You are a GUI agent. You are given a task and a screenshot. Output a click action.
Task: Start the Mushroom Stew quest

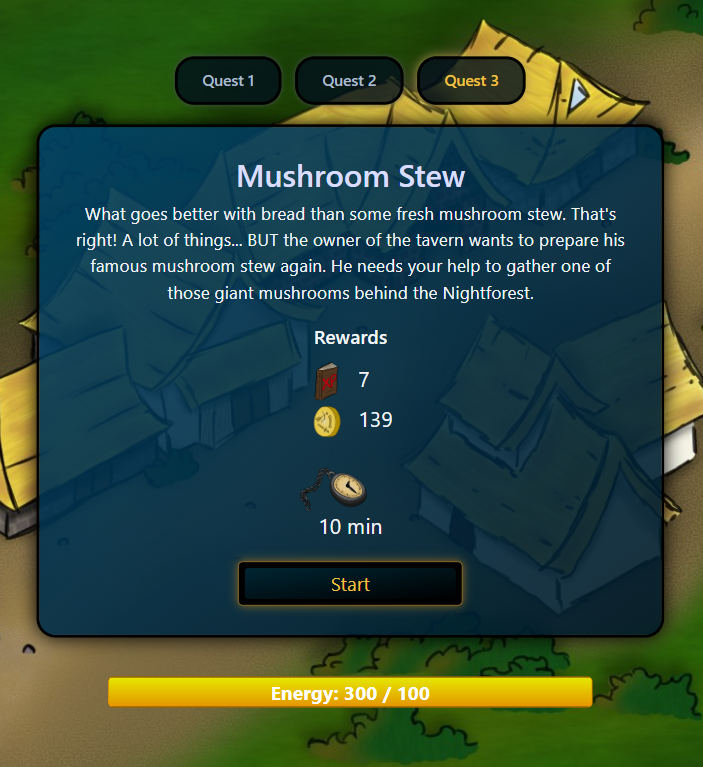[x=350, y=584]
